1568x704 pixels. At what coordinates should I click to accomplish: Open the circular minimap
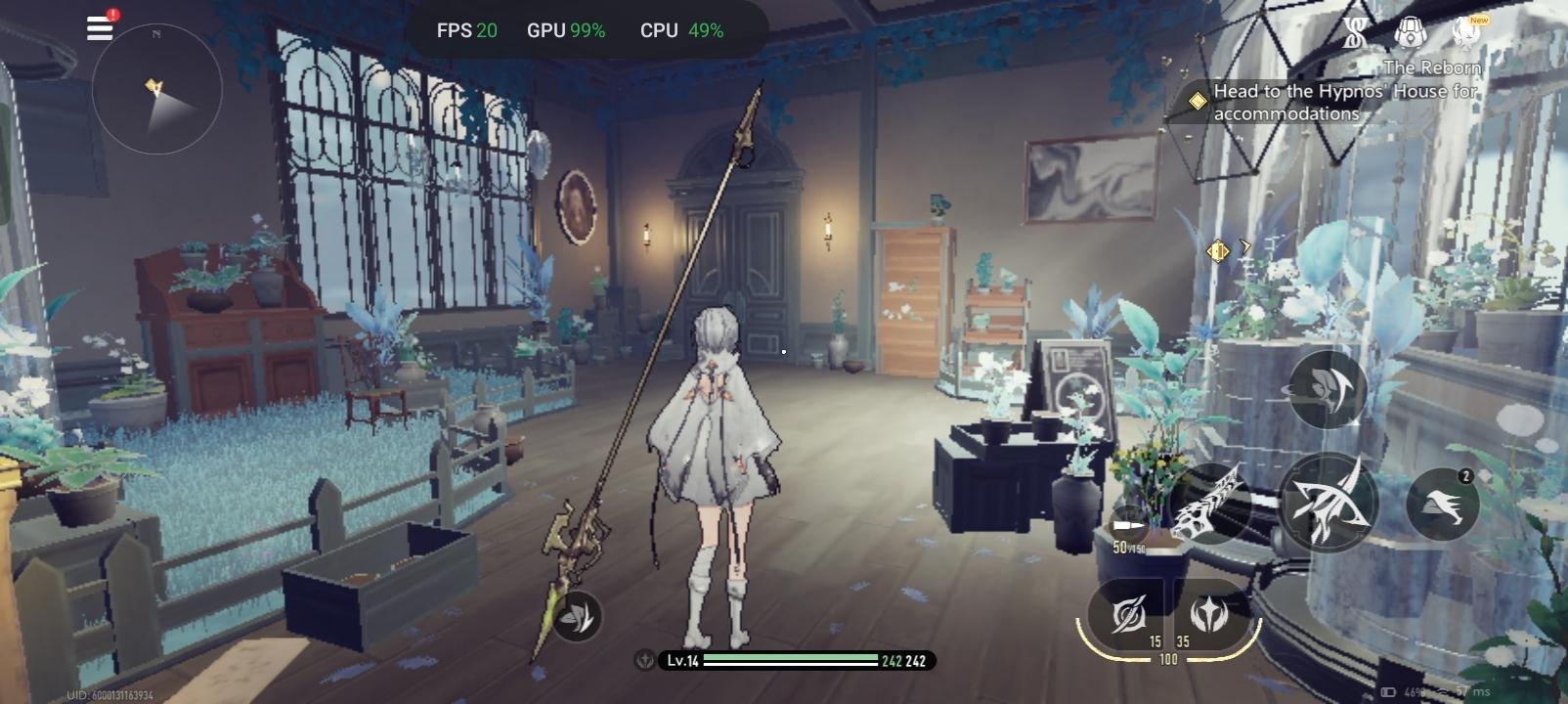click(x=156, y=90)
